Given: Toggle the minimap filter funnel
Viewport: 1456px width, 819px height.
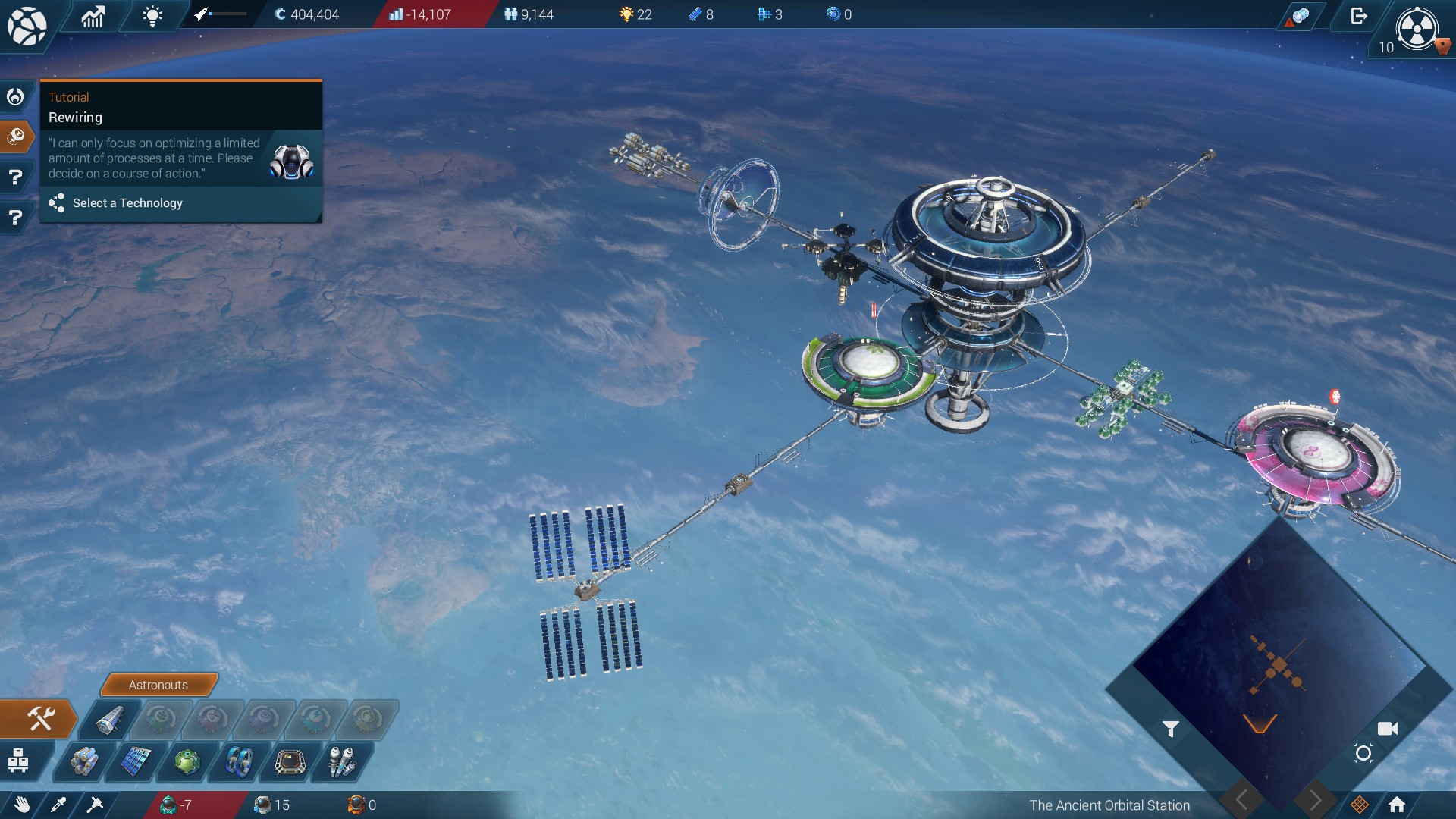Looking at the screenshot, I should 1171,729.
